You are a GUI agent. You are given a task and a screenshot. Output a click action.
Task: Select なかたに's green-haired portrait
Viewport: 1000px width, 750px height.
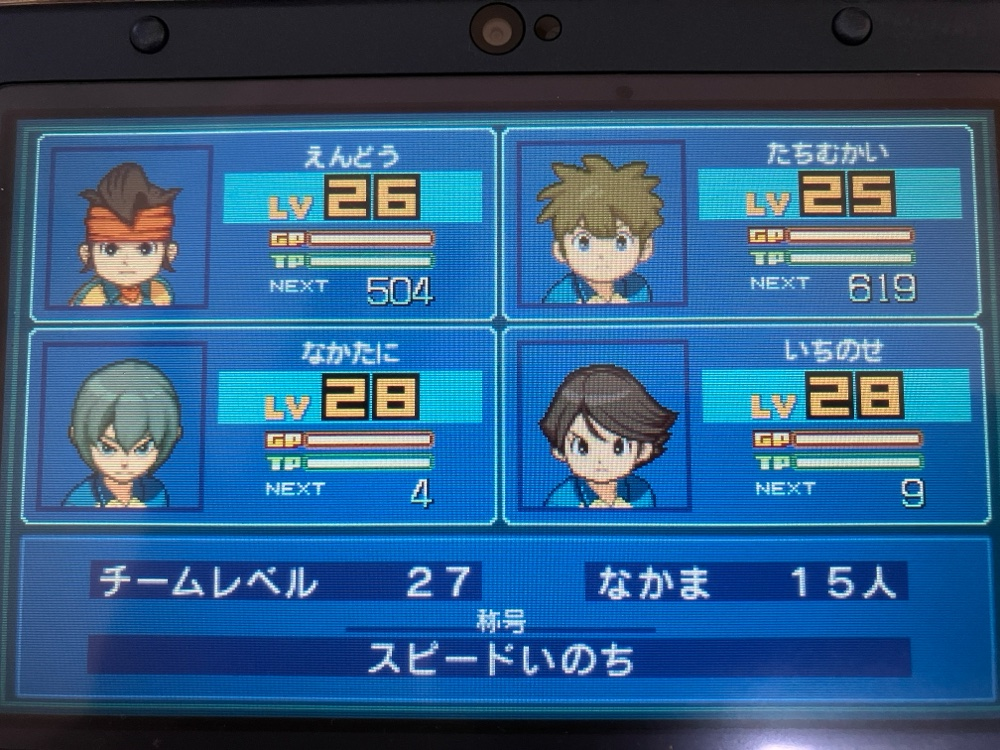tap(125, 428)
